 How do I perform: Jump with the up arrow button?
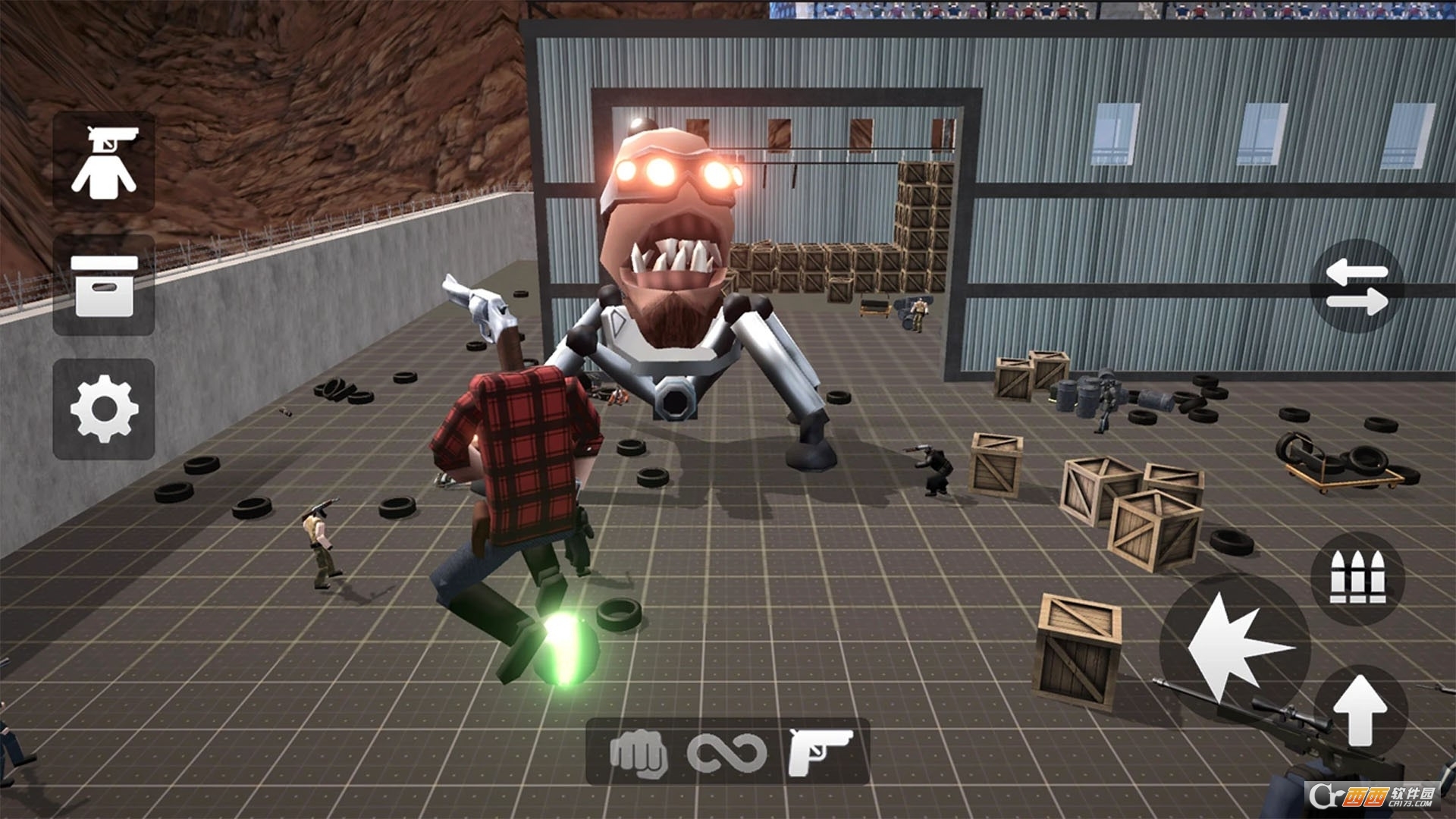pos(1360,711)
